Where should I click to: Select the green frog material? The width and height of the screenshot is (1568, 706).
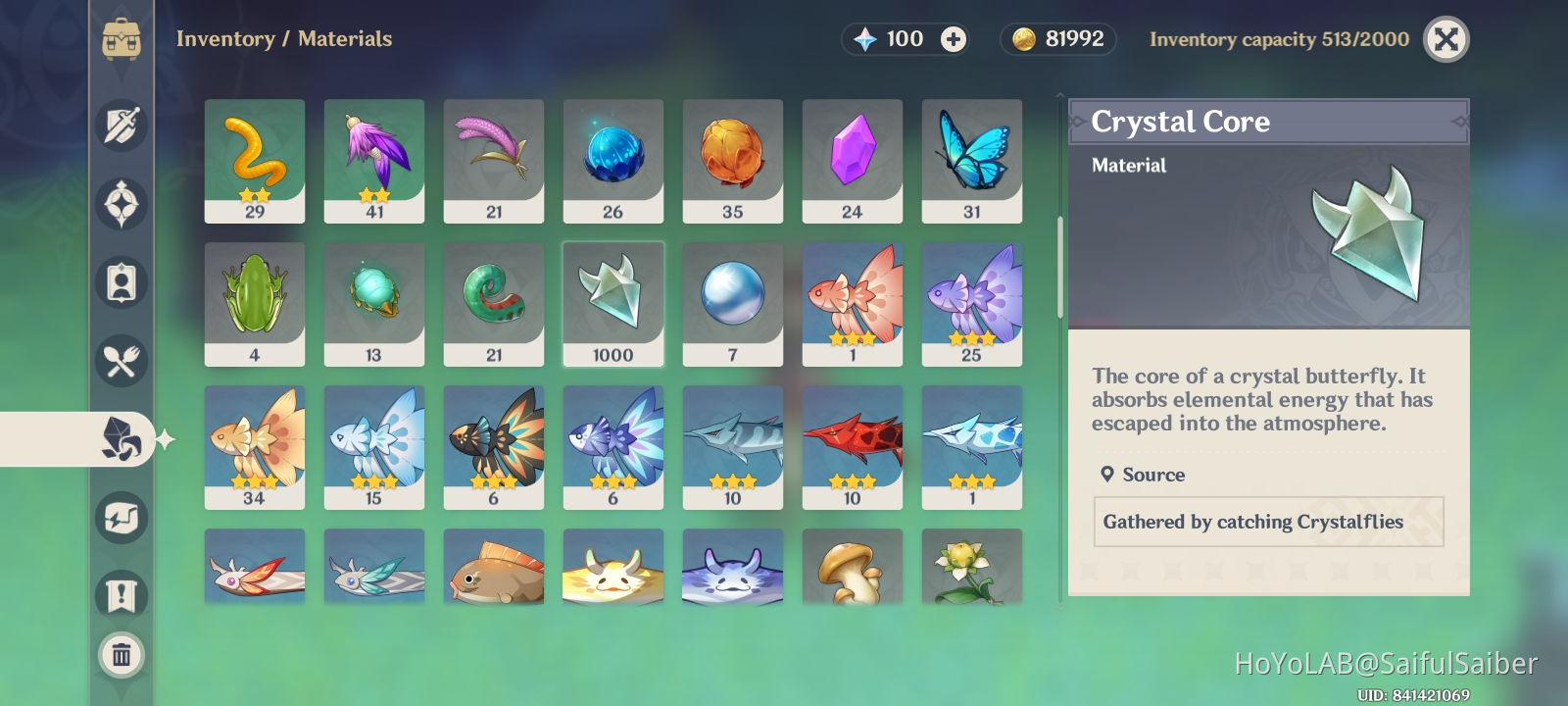255,304
